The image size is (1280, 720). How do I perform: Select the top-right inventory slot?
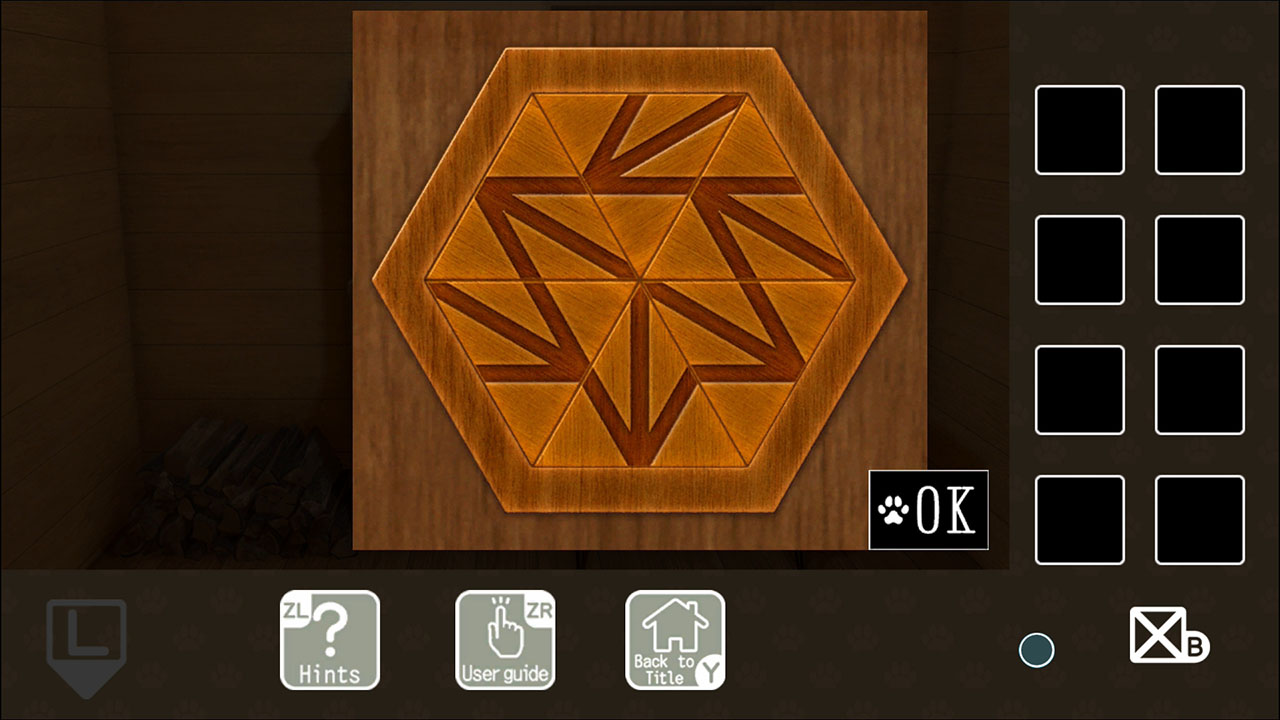click(x=1199, y=131)
